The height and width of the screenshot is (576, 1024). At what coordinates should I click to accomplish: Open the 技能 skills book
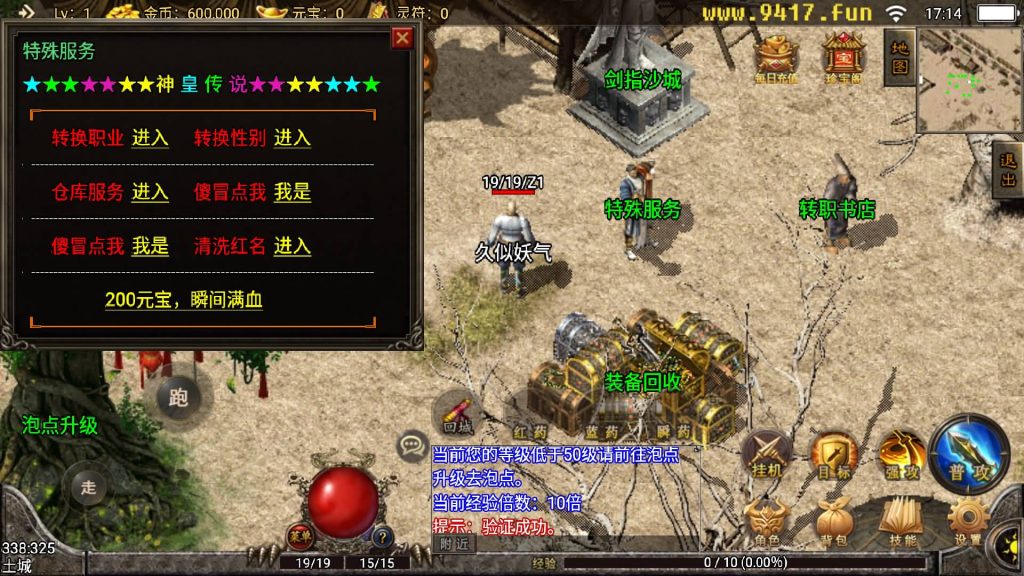click(901, 520)
